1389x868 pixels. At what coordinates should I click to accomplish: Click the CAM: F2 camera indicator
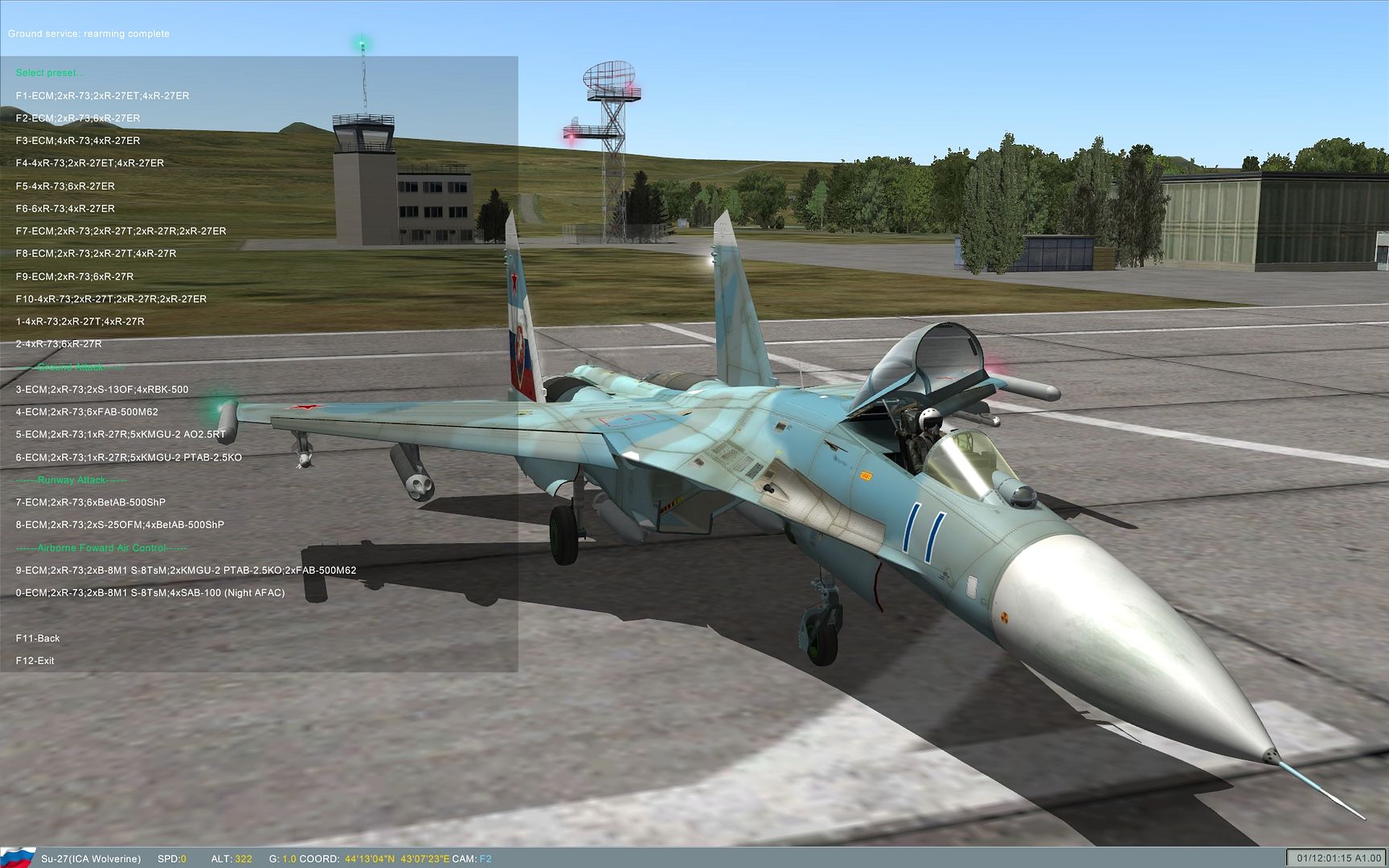(473, 858)
